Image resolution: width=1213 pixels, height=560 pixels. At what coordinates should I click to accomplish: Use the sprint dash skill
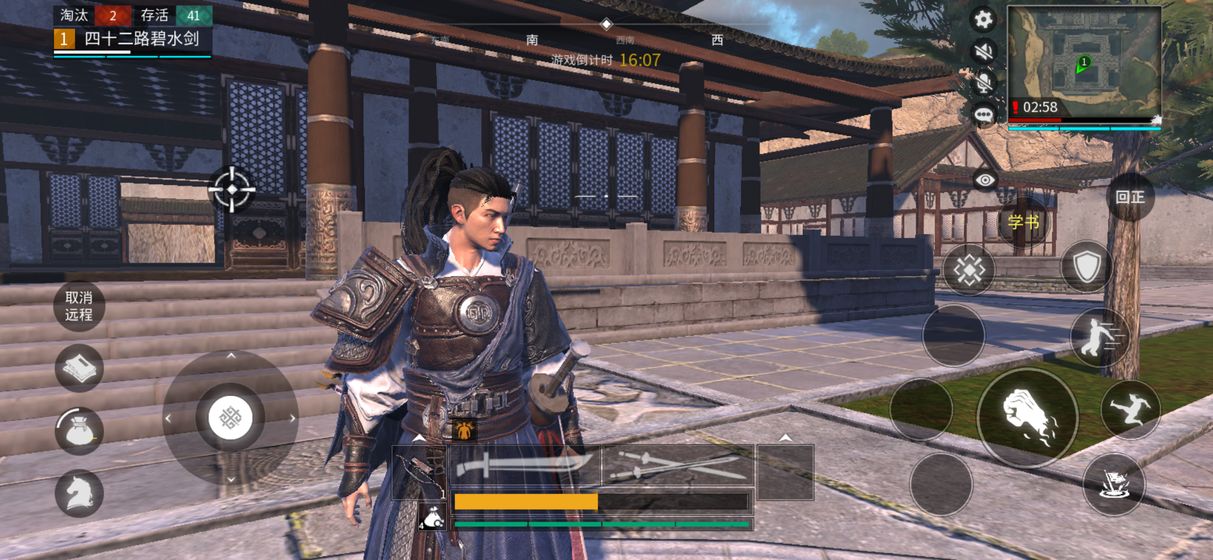1099,337
